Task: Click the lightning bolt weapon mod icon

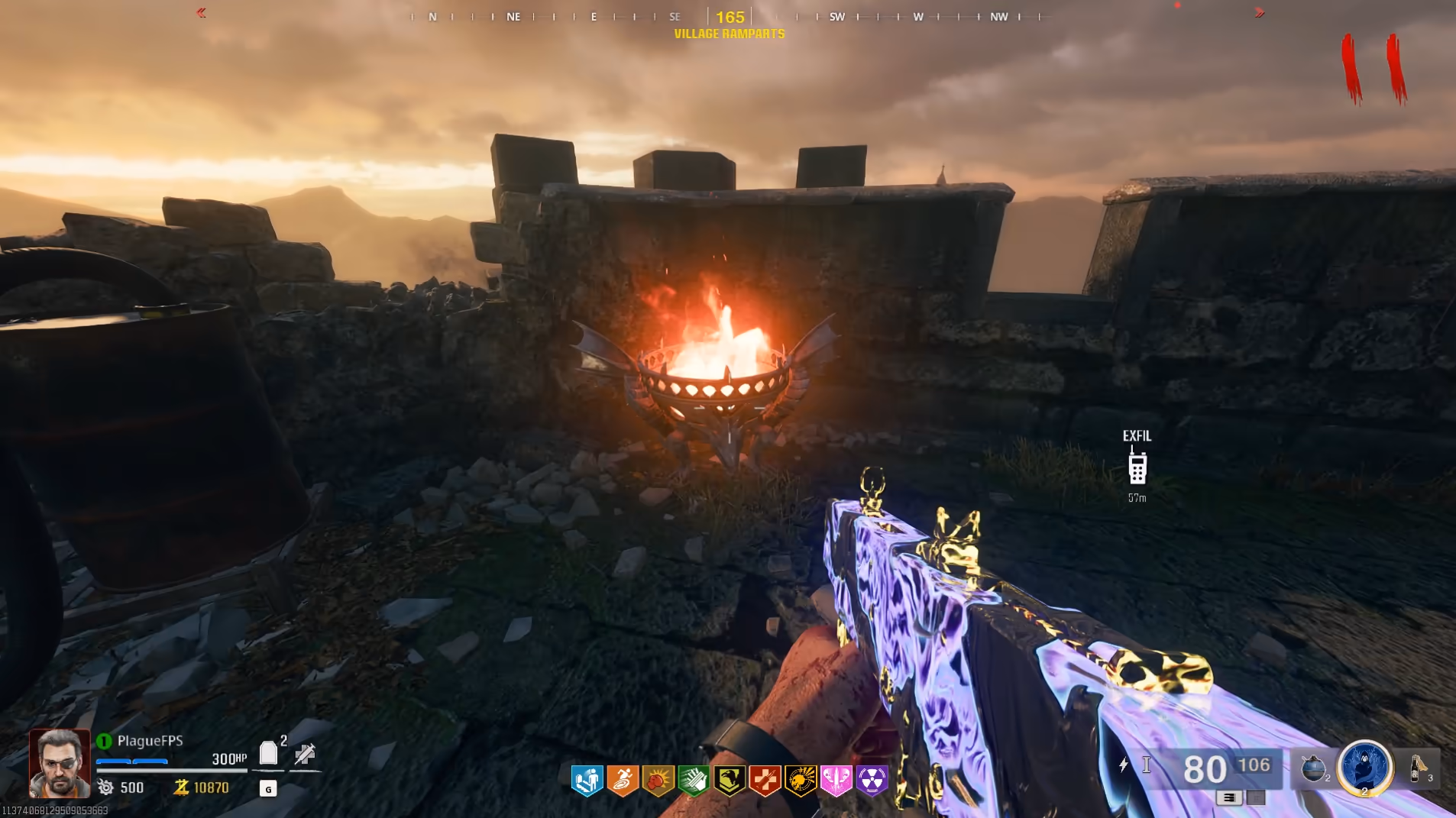Action: pyautogui.click(x=1123, y=765)
